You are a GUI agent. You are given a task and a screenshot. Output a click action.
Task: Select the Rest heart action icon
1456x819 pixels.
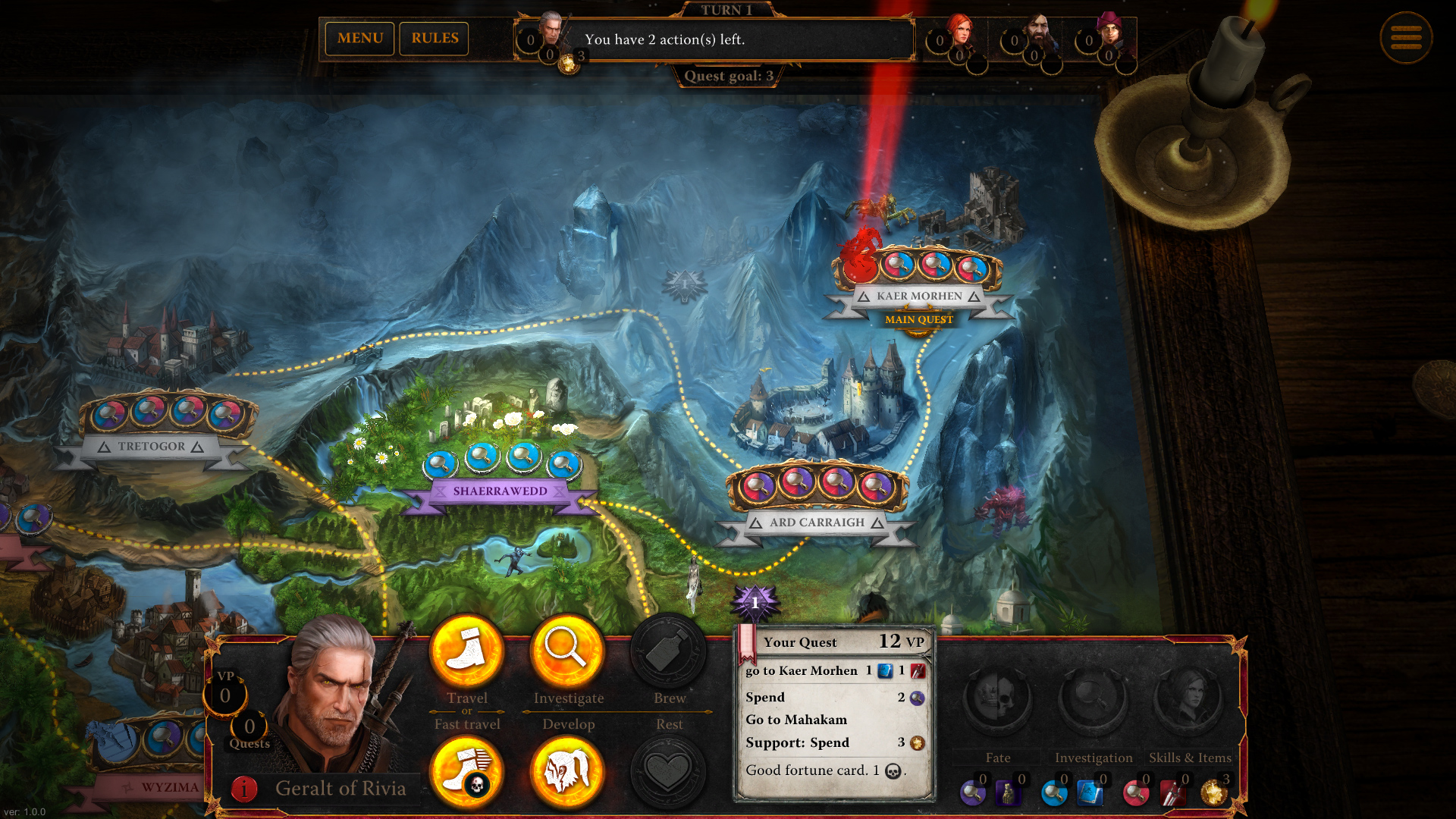668,771
